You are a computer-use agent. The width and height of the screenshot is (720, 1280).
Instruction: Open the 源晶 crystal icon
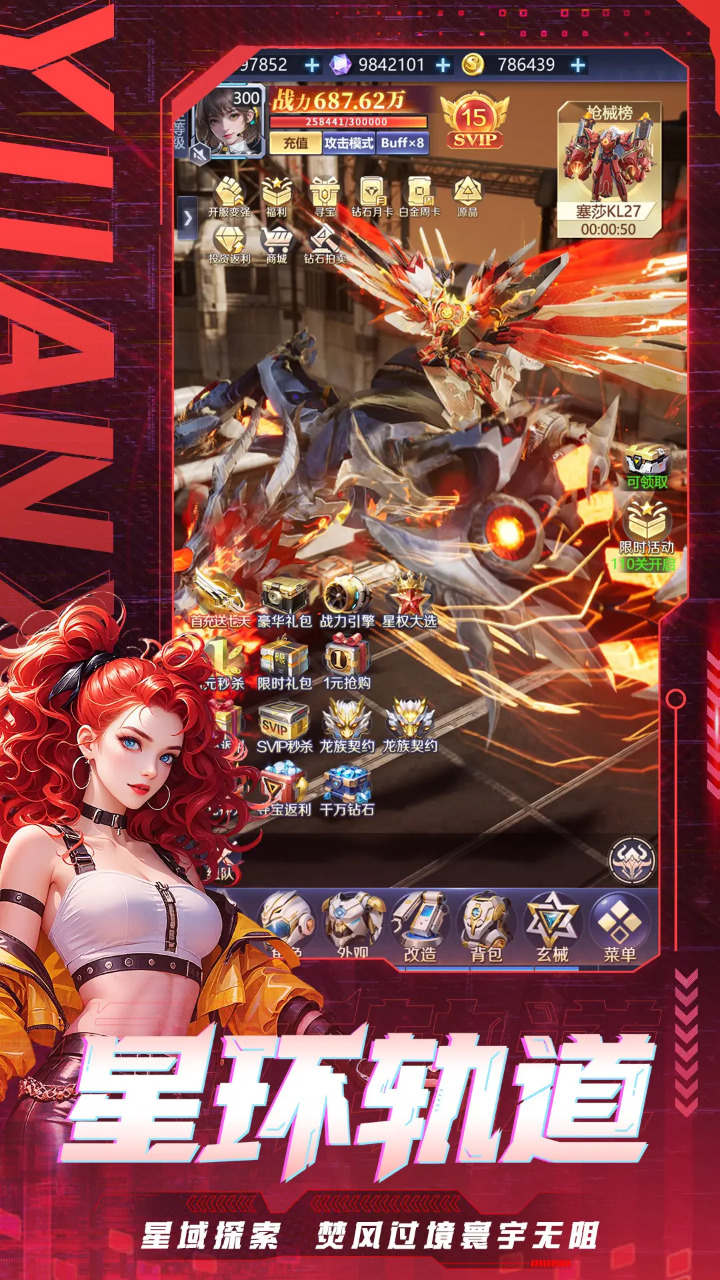(467, 195)
